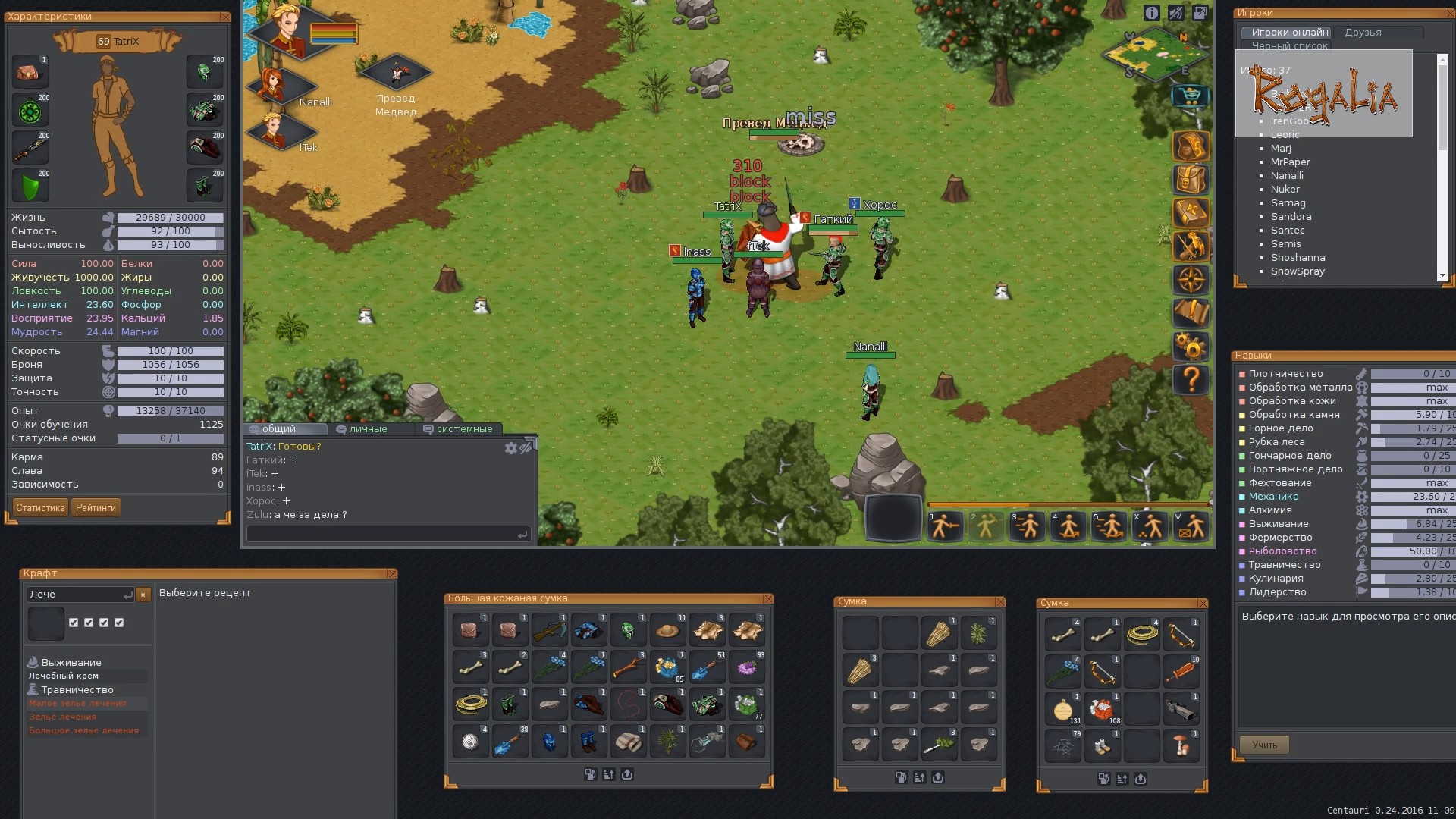The image size is (1456, 819).
Task: Switch to the системные chat tab
Action: (x=463, y=429)
